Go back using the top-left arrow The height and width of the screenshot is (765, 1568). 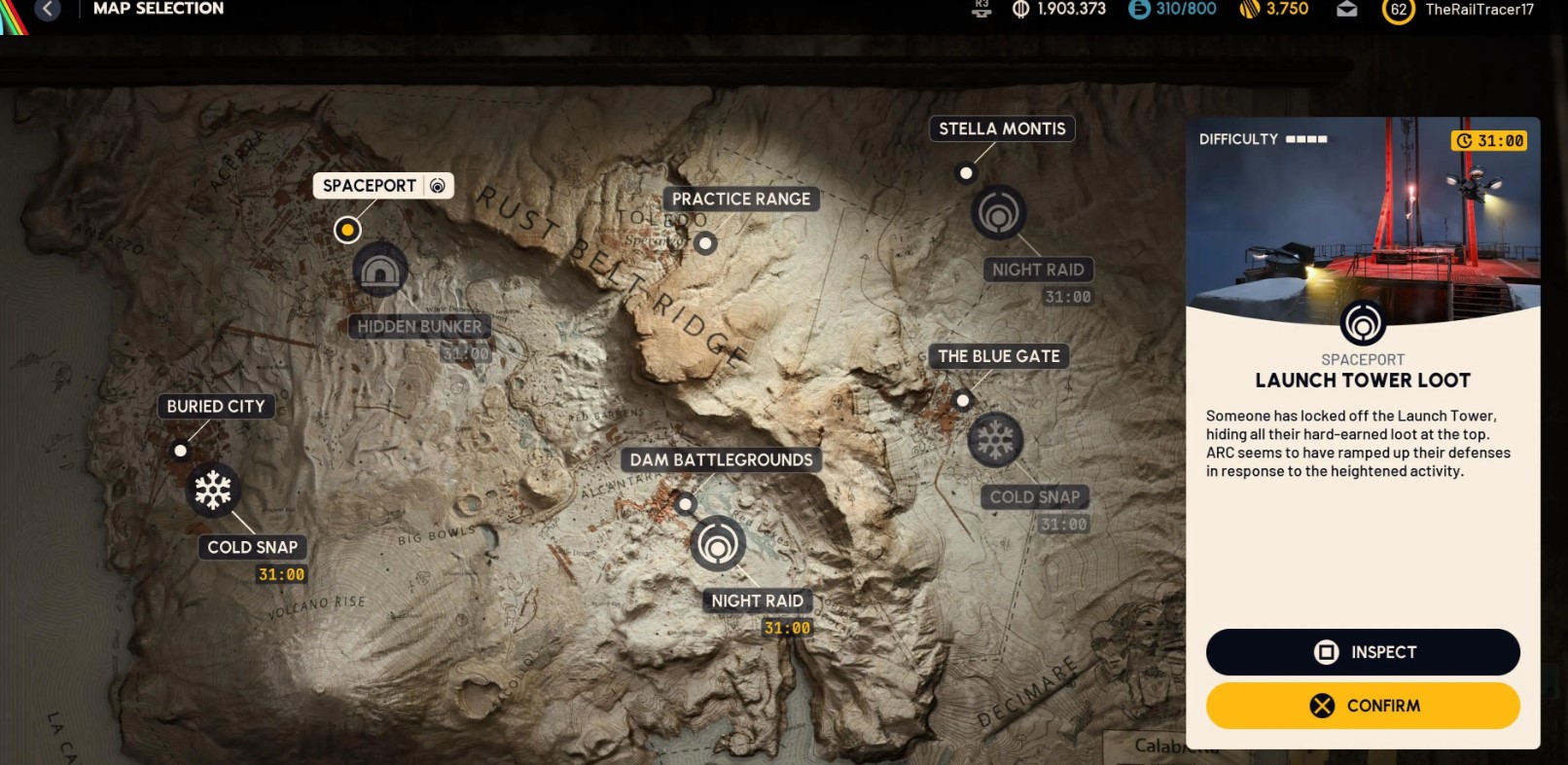tap(47, 10)
